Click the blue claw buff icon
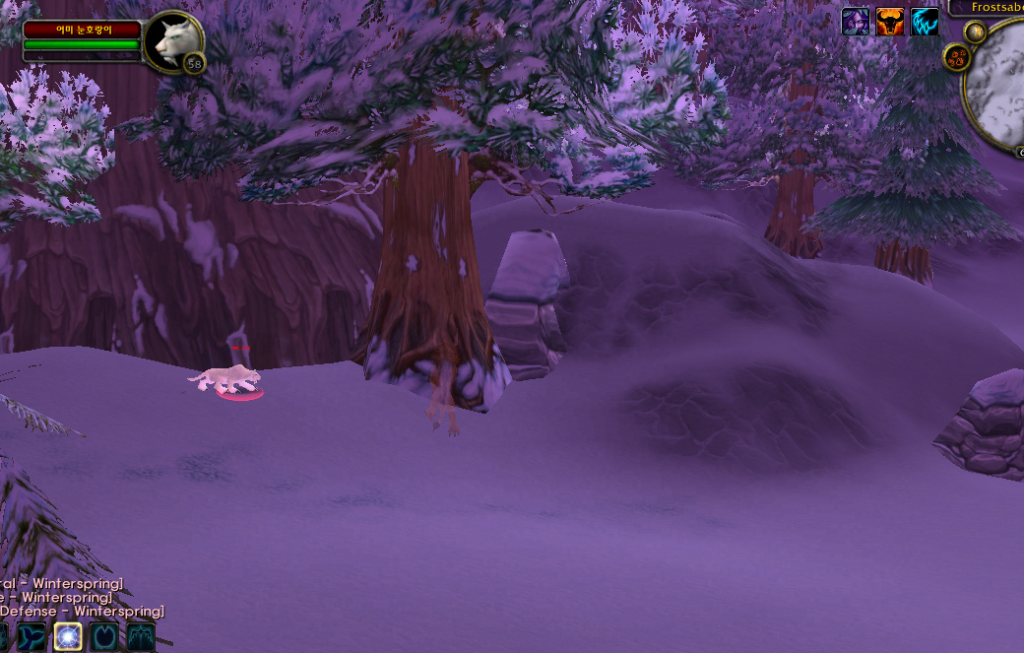This screenshot has height=653, width=1024. (x=925, y=21)
